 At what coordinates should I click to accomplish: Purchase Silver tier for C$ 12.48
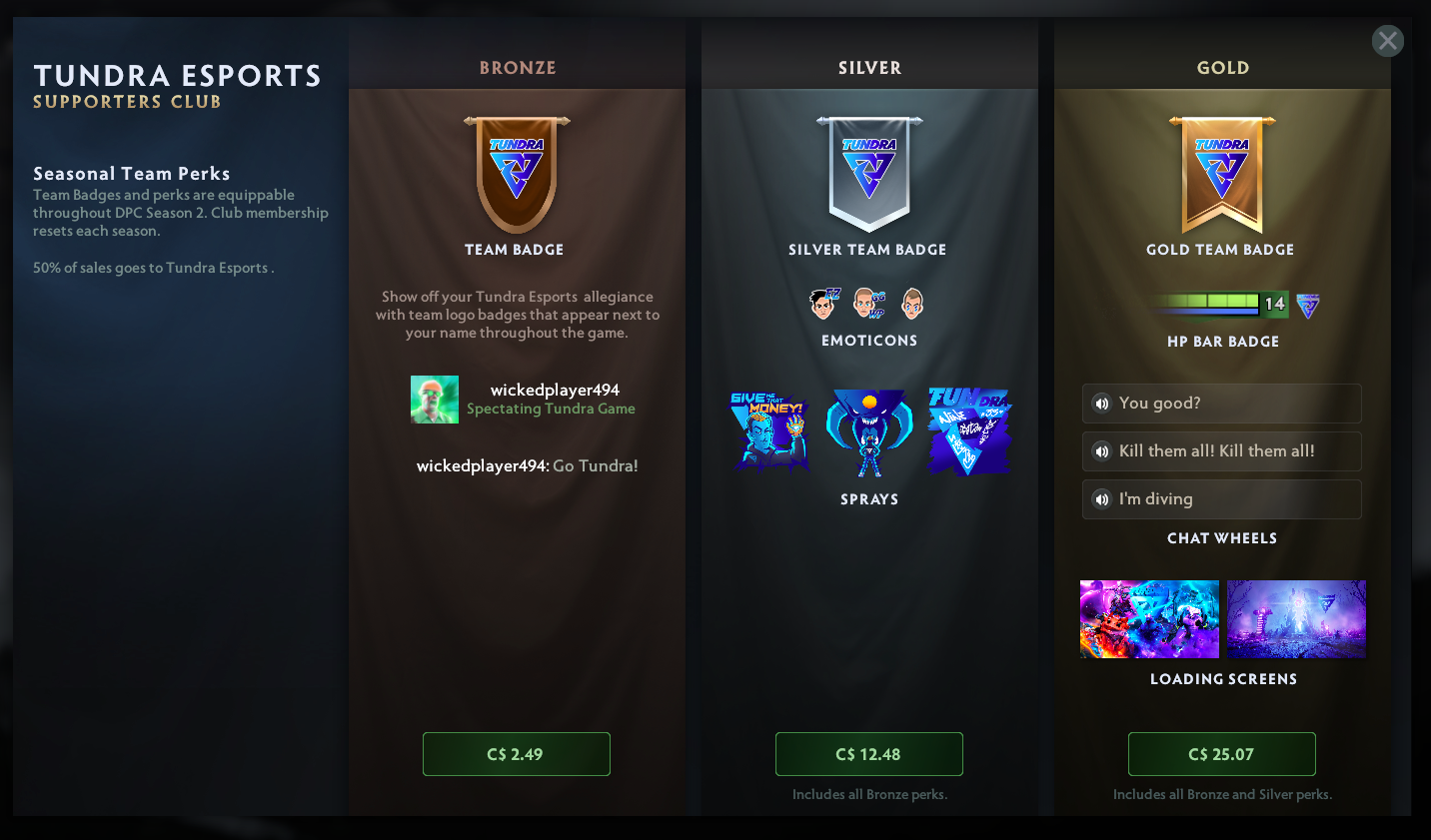[868, 754]
